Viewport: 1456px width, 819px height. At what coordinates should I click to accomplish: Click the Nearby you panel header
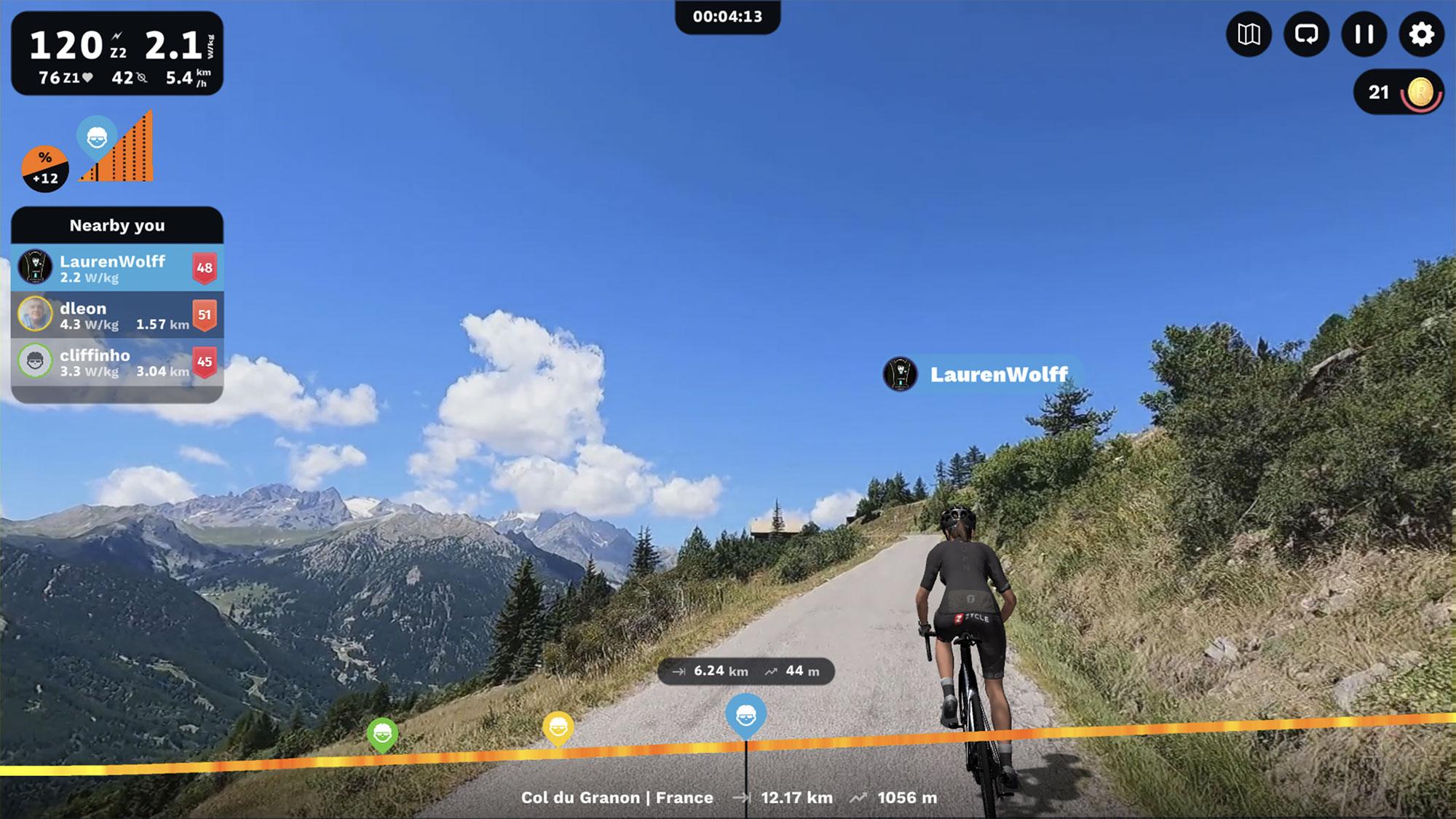116,226
